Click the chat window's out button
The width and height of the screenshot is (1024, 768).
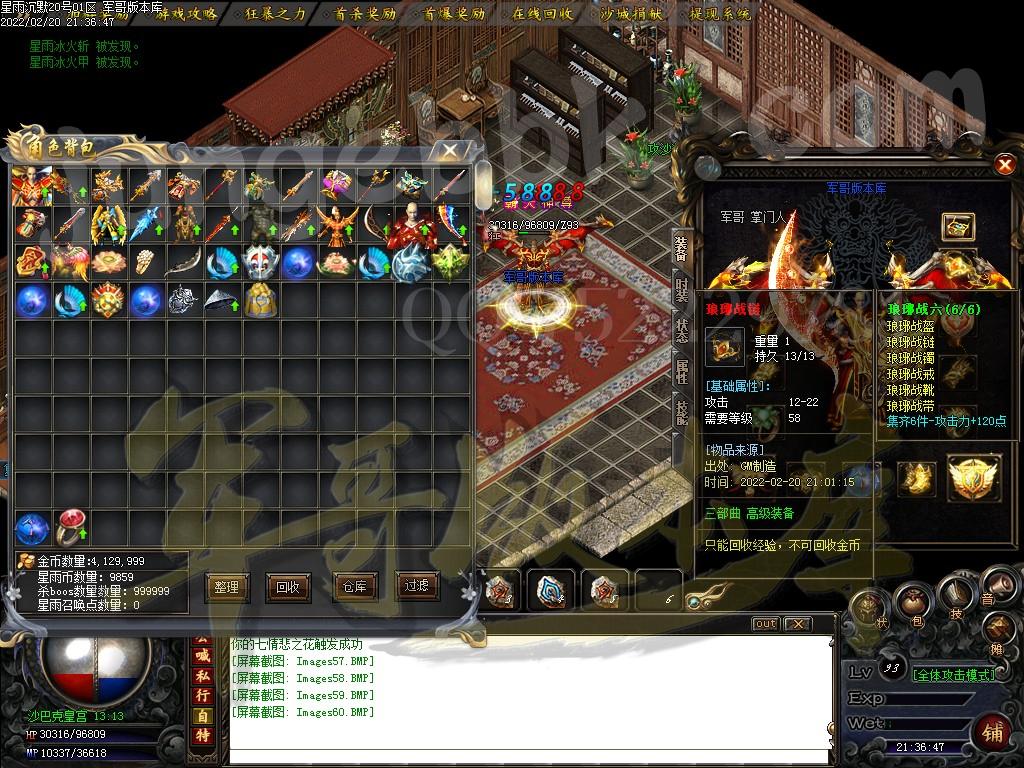pos(765,624)
